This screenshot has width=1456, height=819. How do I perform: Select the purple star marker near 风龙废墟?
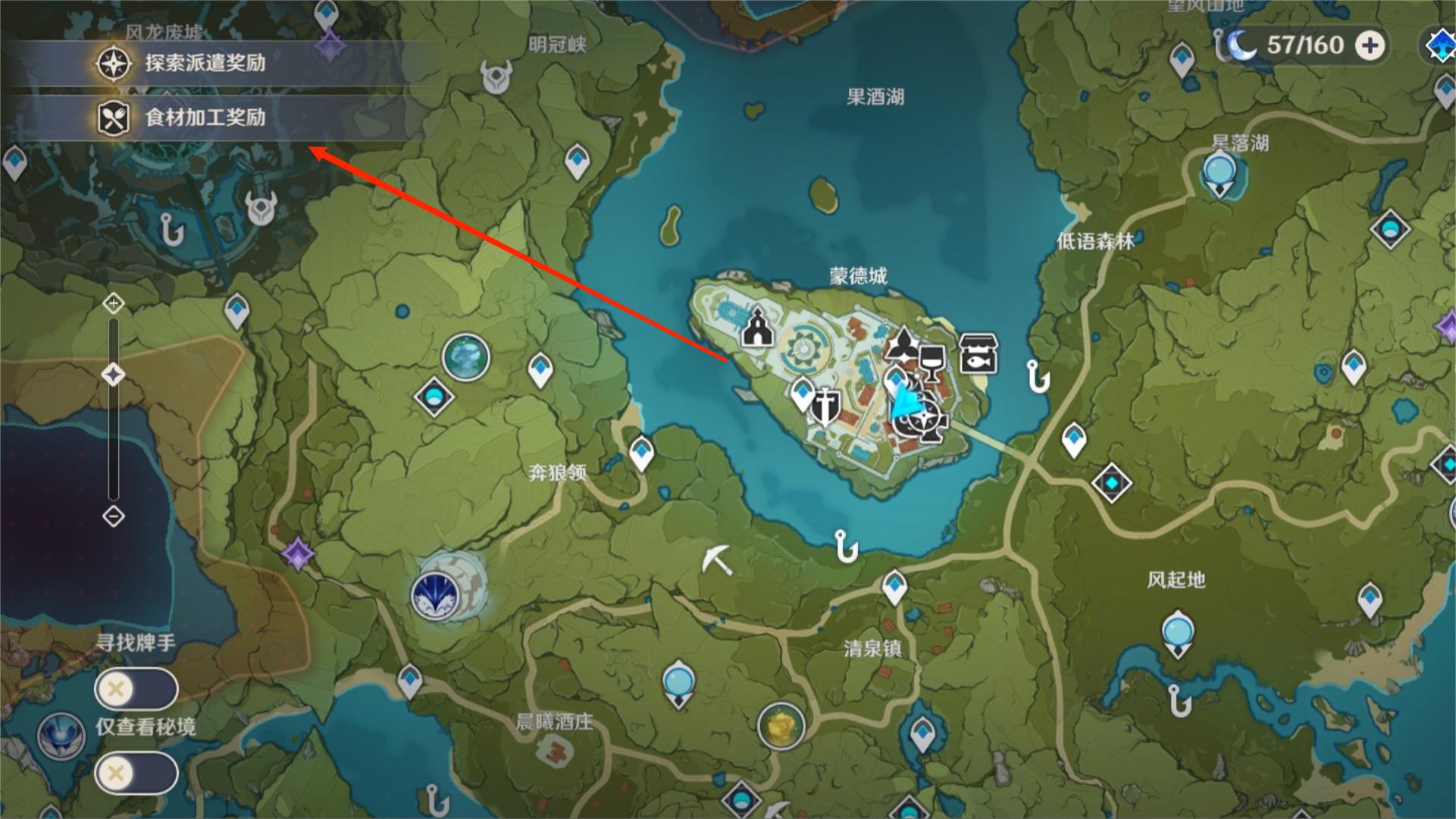point(330,47)
